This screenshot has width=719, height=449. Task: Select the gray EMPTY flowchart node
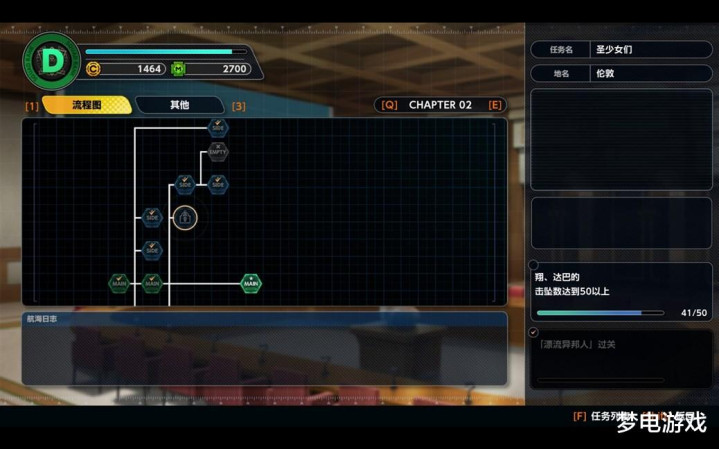[x=218, y=152]
